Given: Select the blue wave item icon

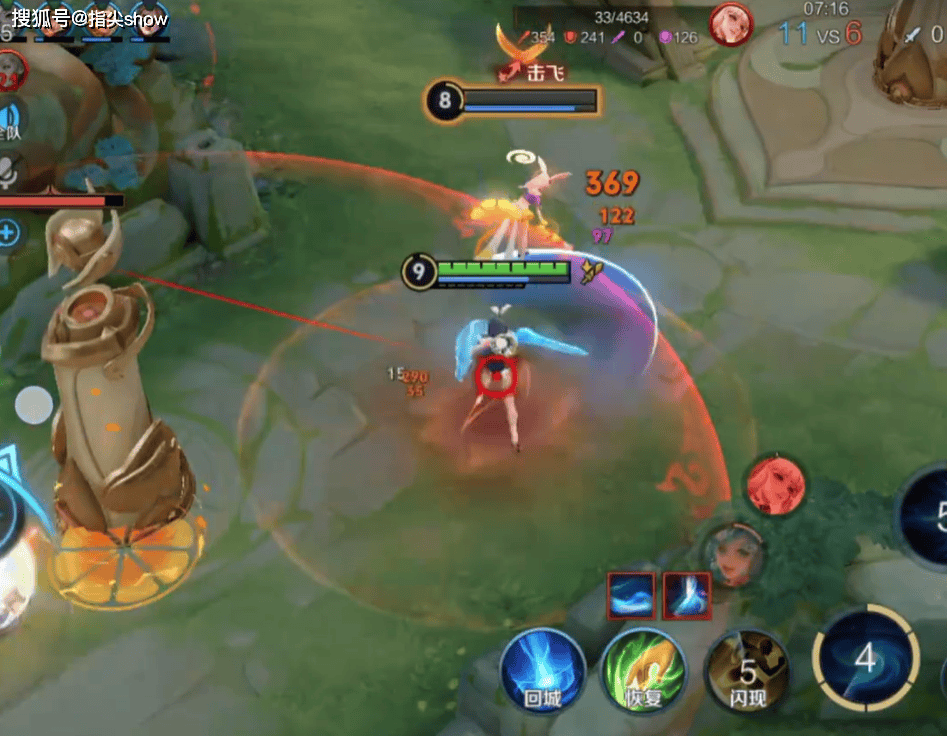Looking at the screenshot, I should [x=631, y=596].
